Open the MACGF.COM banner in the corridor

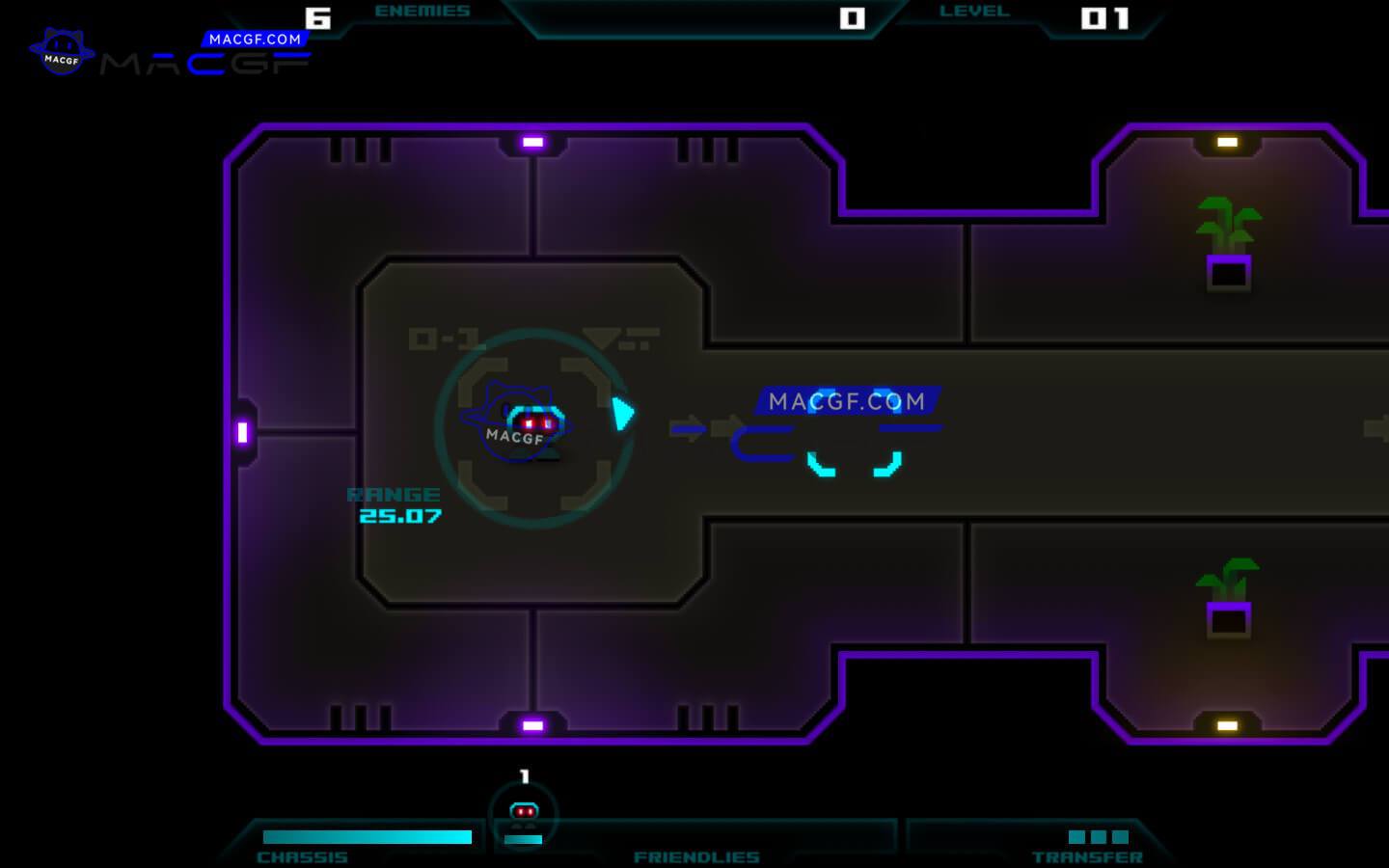(851, 400)
